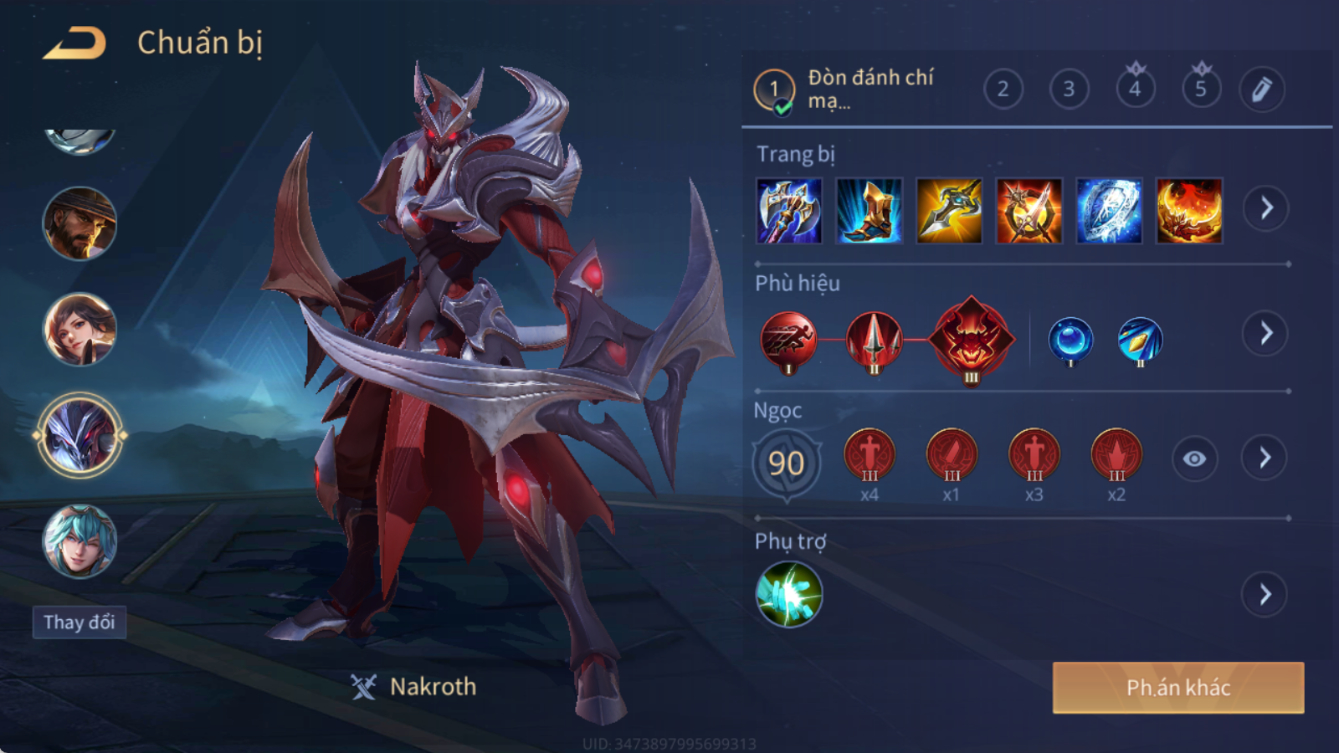
Task: Select the golden boots equipment item
Action: coord(869,211)
